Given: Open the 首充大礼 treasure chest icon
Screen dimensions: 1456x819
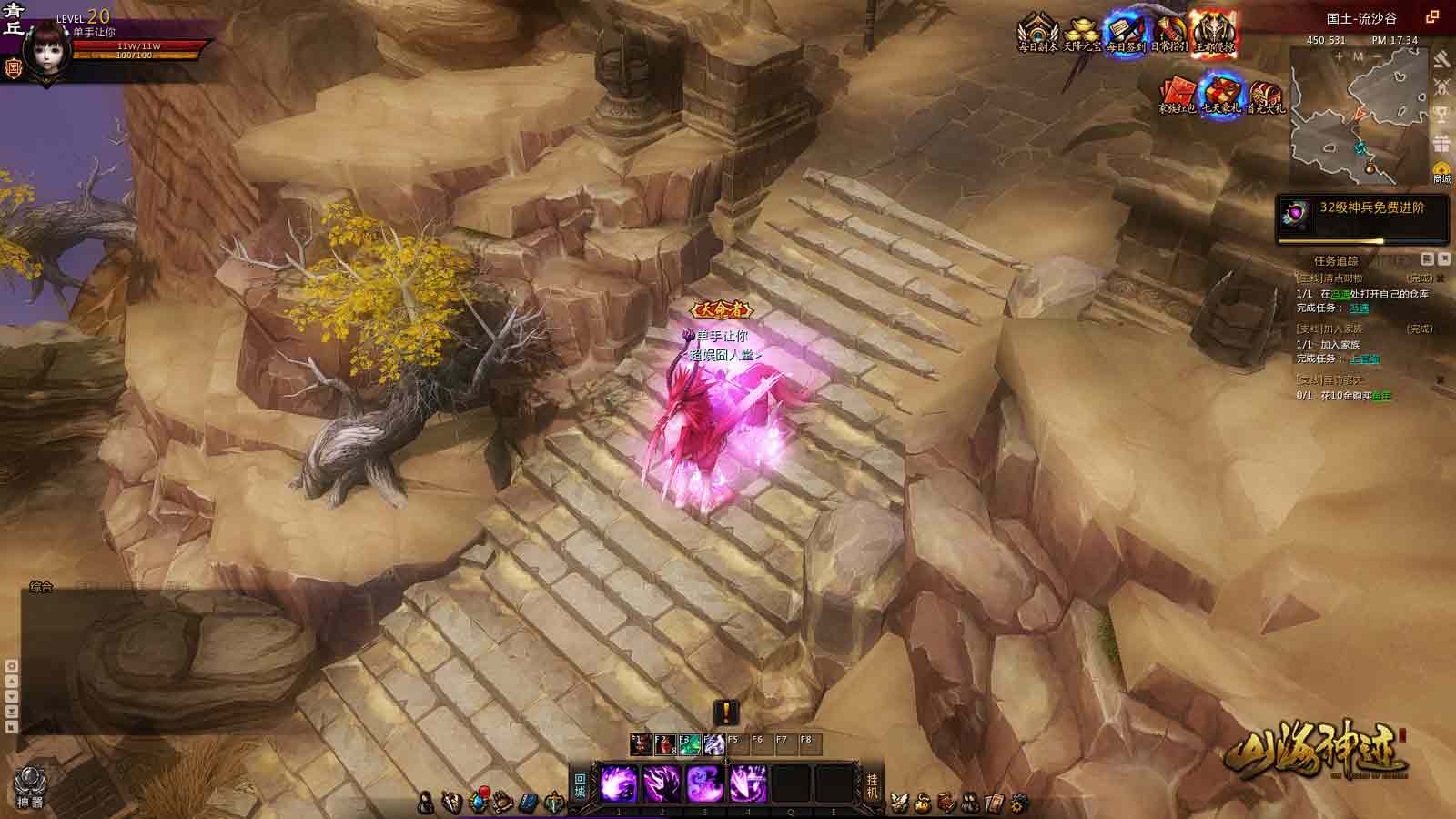Looking at the screenshot, I should pos(1265,95).
